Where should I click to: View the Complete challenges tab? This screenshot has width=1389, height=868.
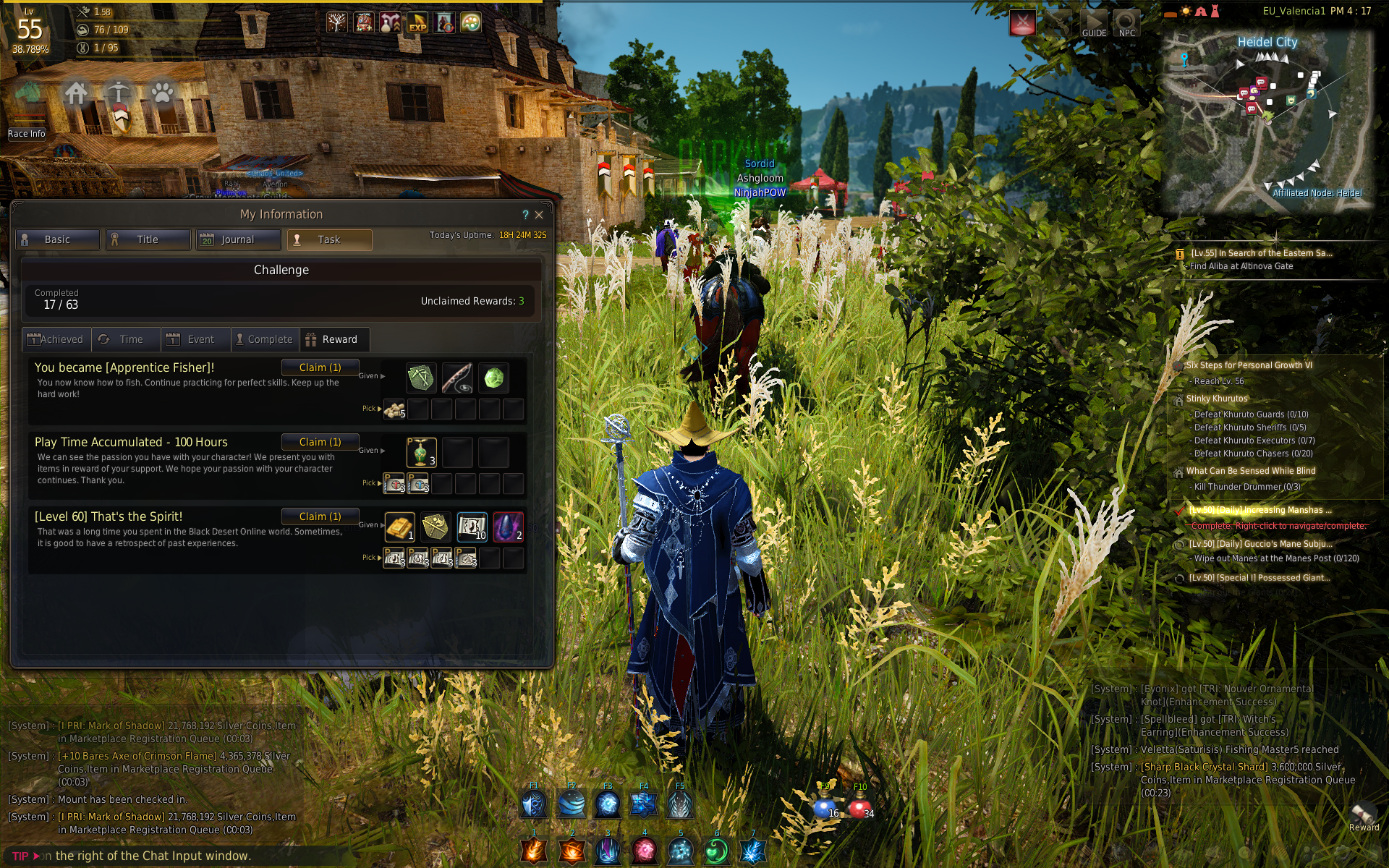[265, 339]
